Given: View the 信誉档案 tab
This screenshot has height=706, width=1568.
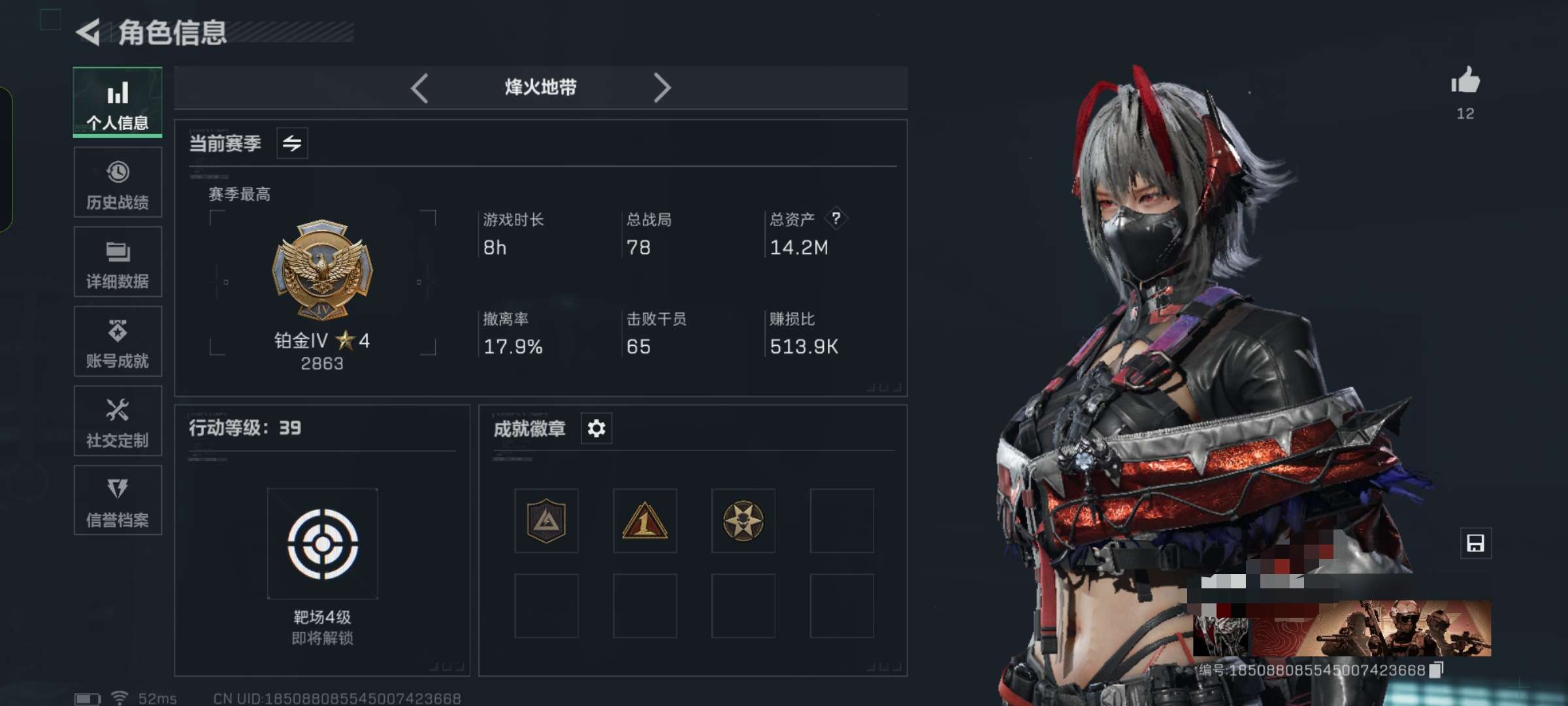Looking at the screenshot, I should tap(118, 501).
